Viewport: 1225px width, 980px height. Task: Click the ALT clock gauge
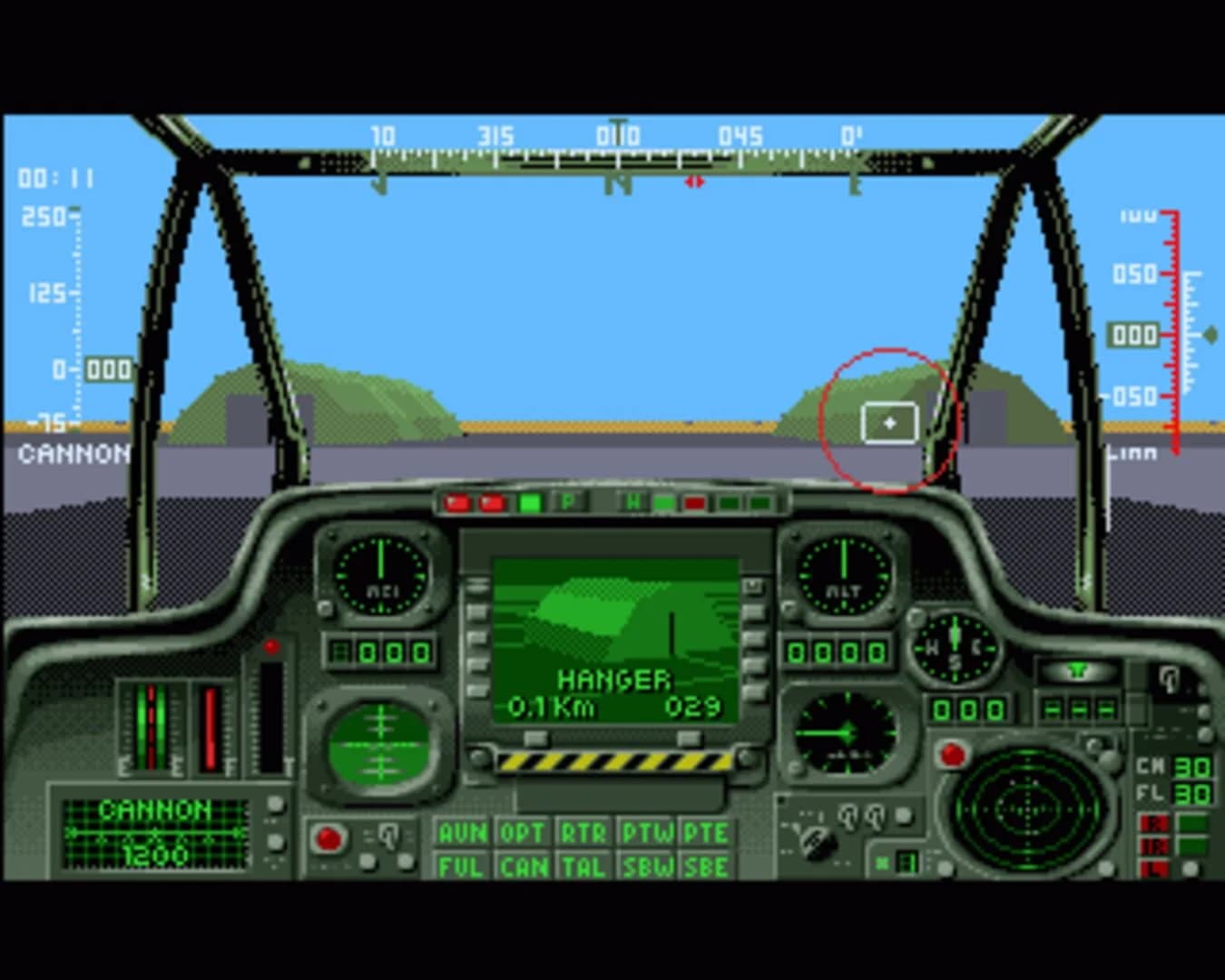[x=843, y=576]
